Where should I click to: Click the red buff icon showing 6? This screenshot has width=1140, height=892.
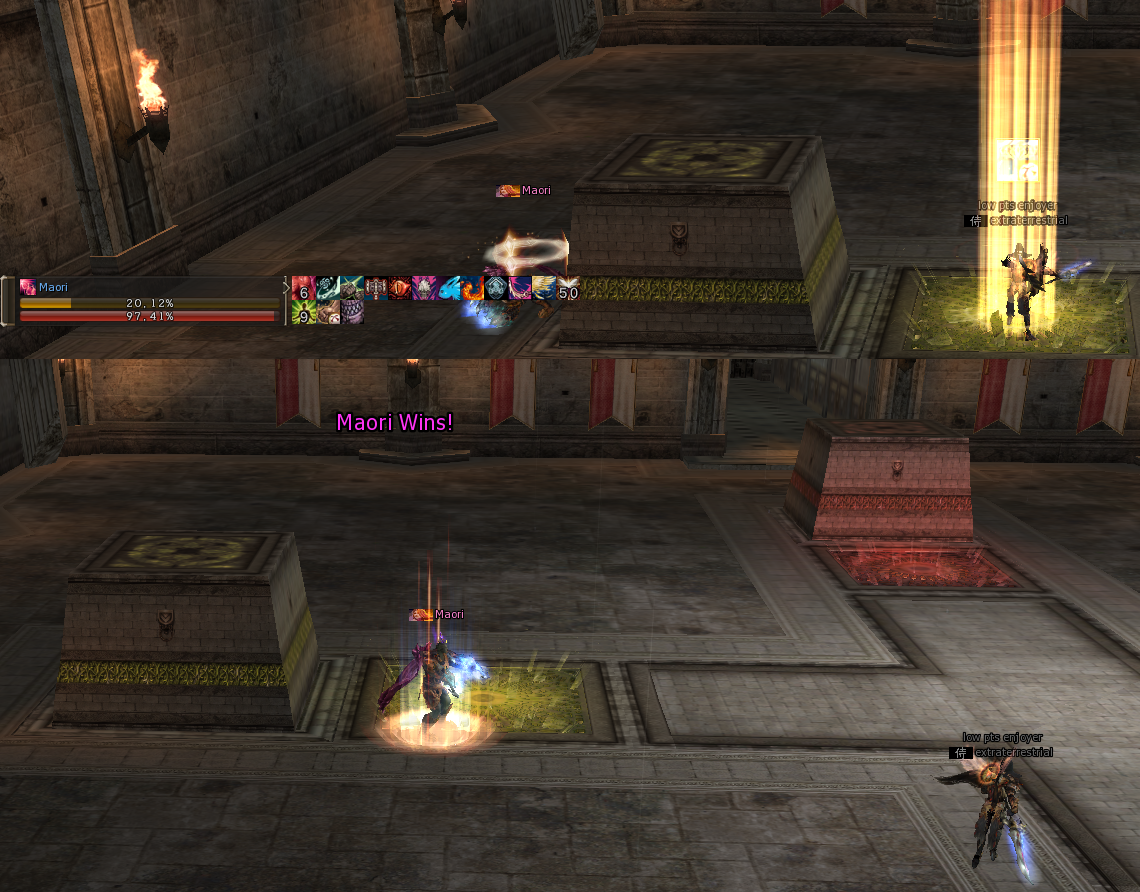[x=304, y=288]
